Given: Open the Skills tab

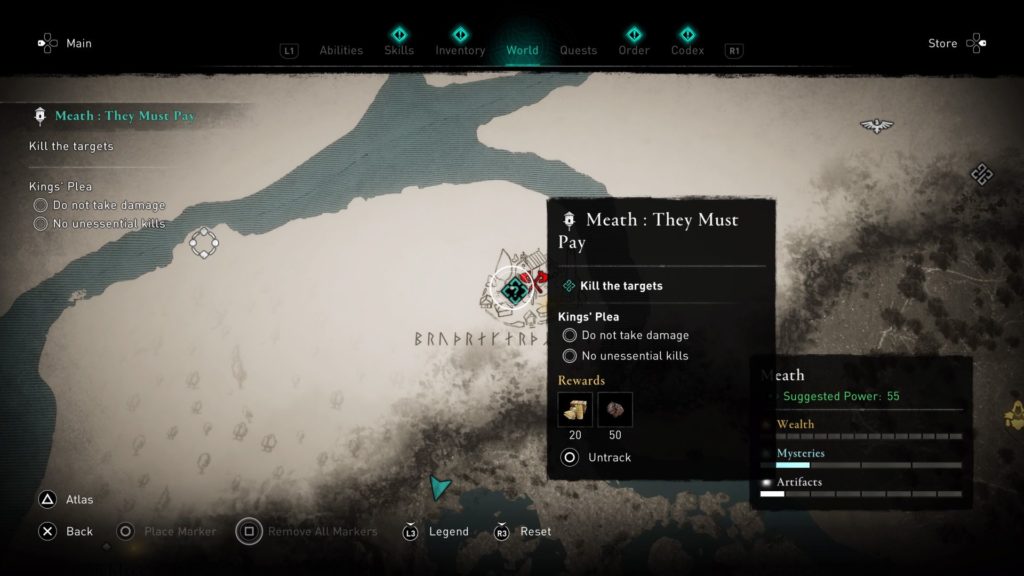Looking at the screenshot, I should [399, 50].
